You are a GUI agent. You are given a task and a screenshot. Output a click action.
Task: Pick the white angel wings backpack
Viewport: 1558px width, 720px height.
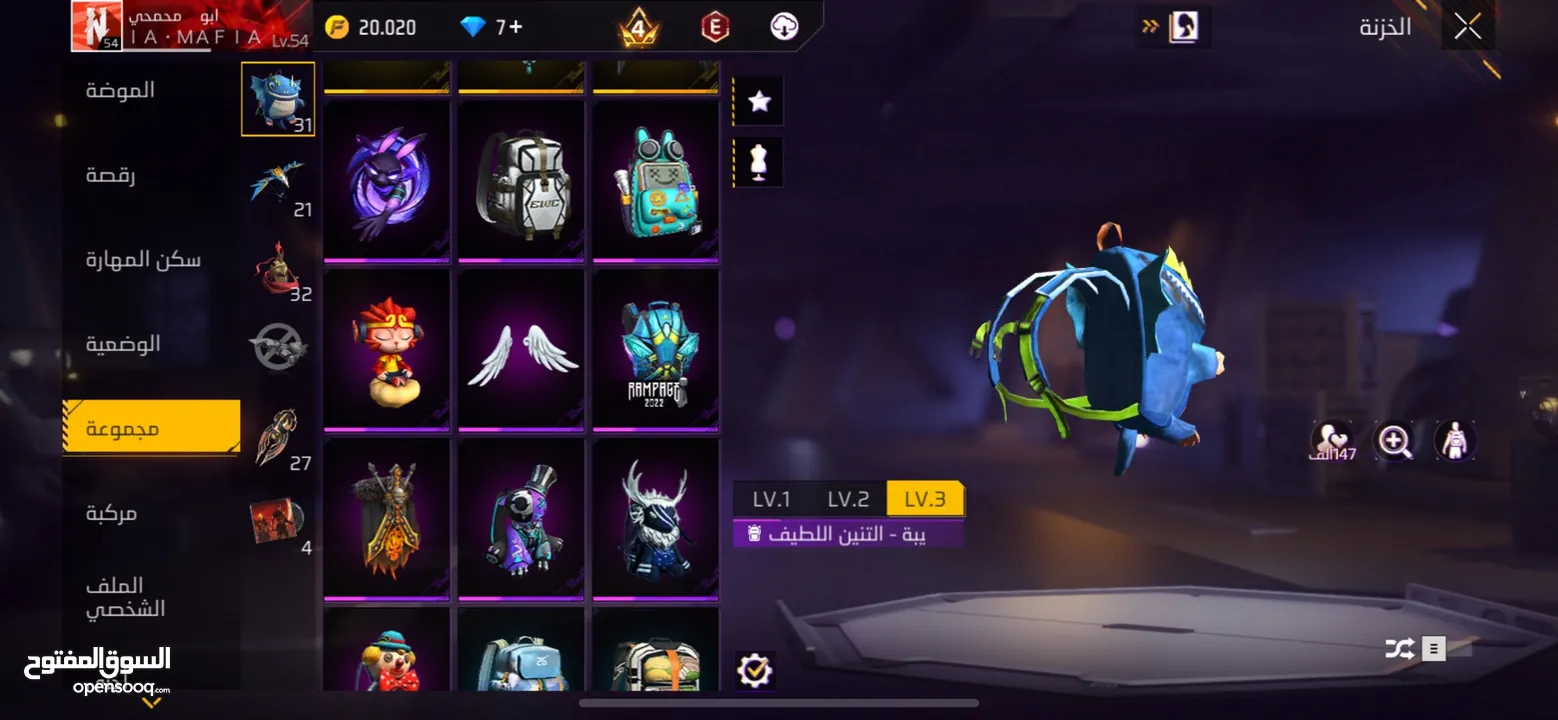(x=521, y=351)
